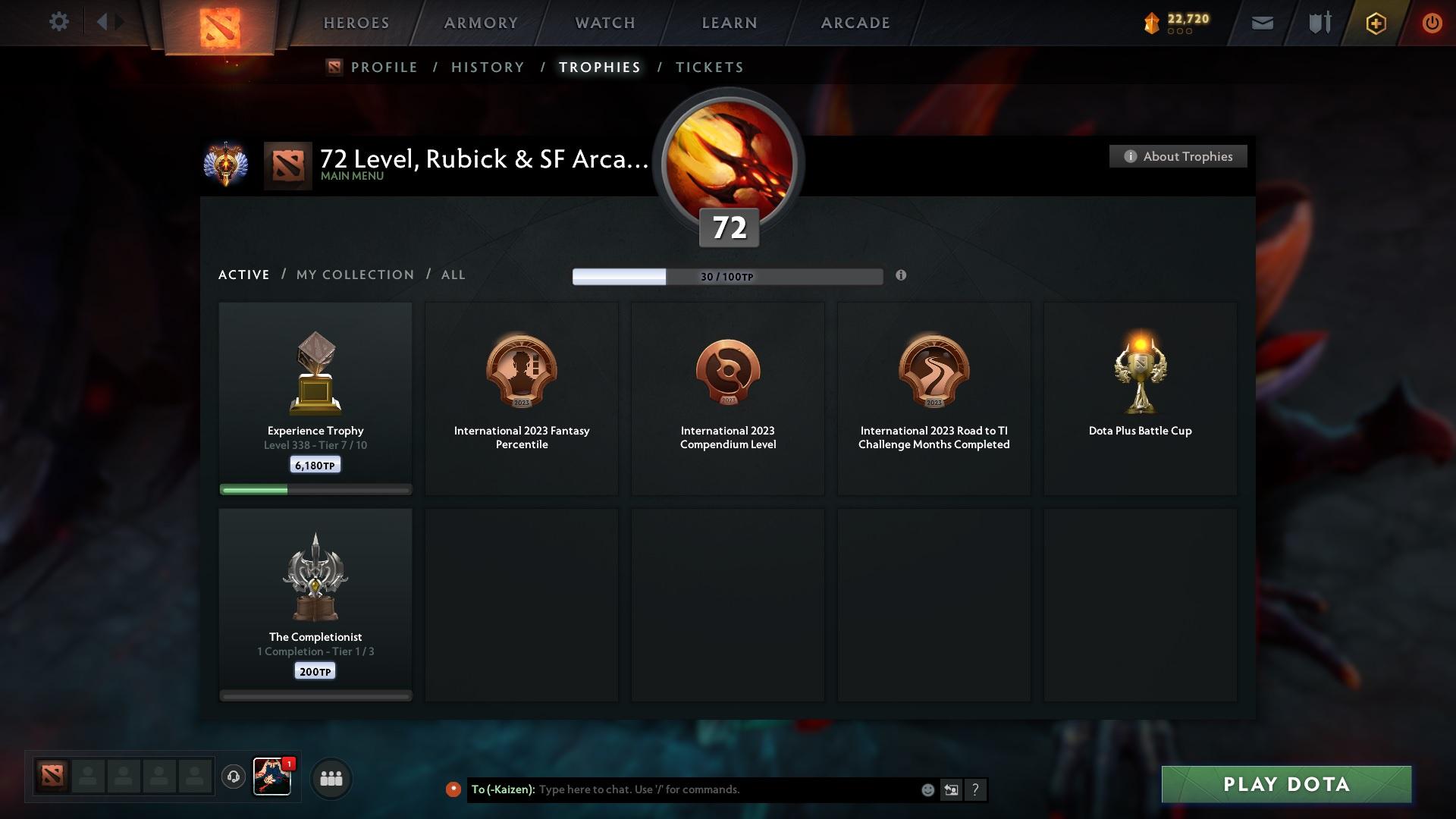
Task: Open the ARCADE menu
Action: tap(855, 23)
